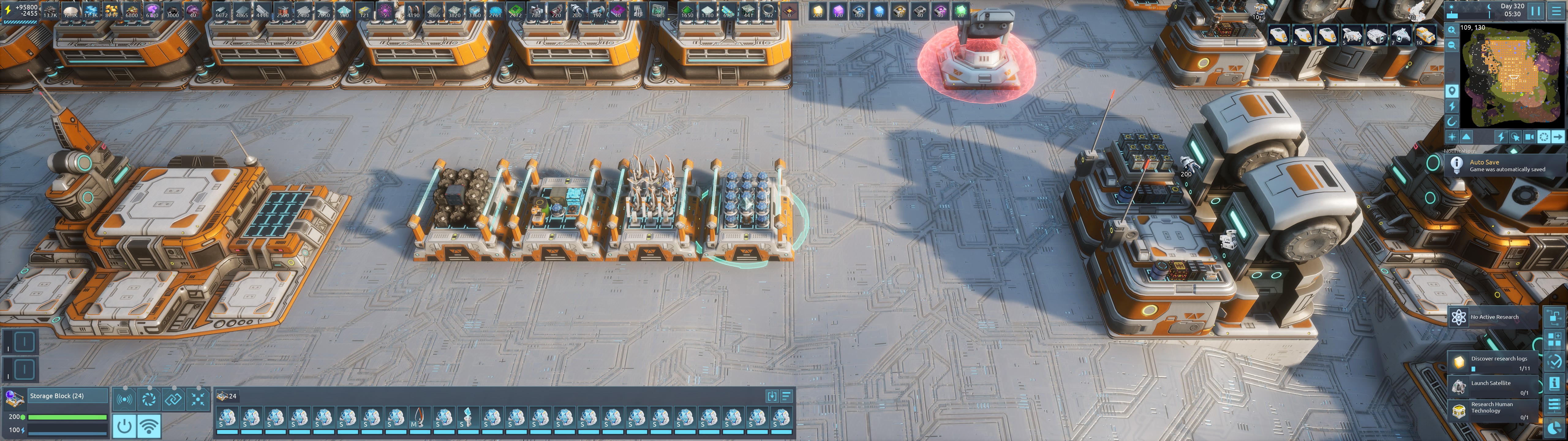Image resolution: width=1568 pixels, height=441 pixels.
Task: Open the main hamburger menu
Action: (1556, 10)
